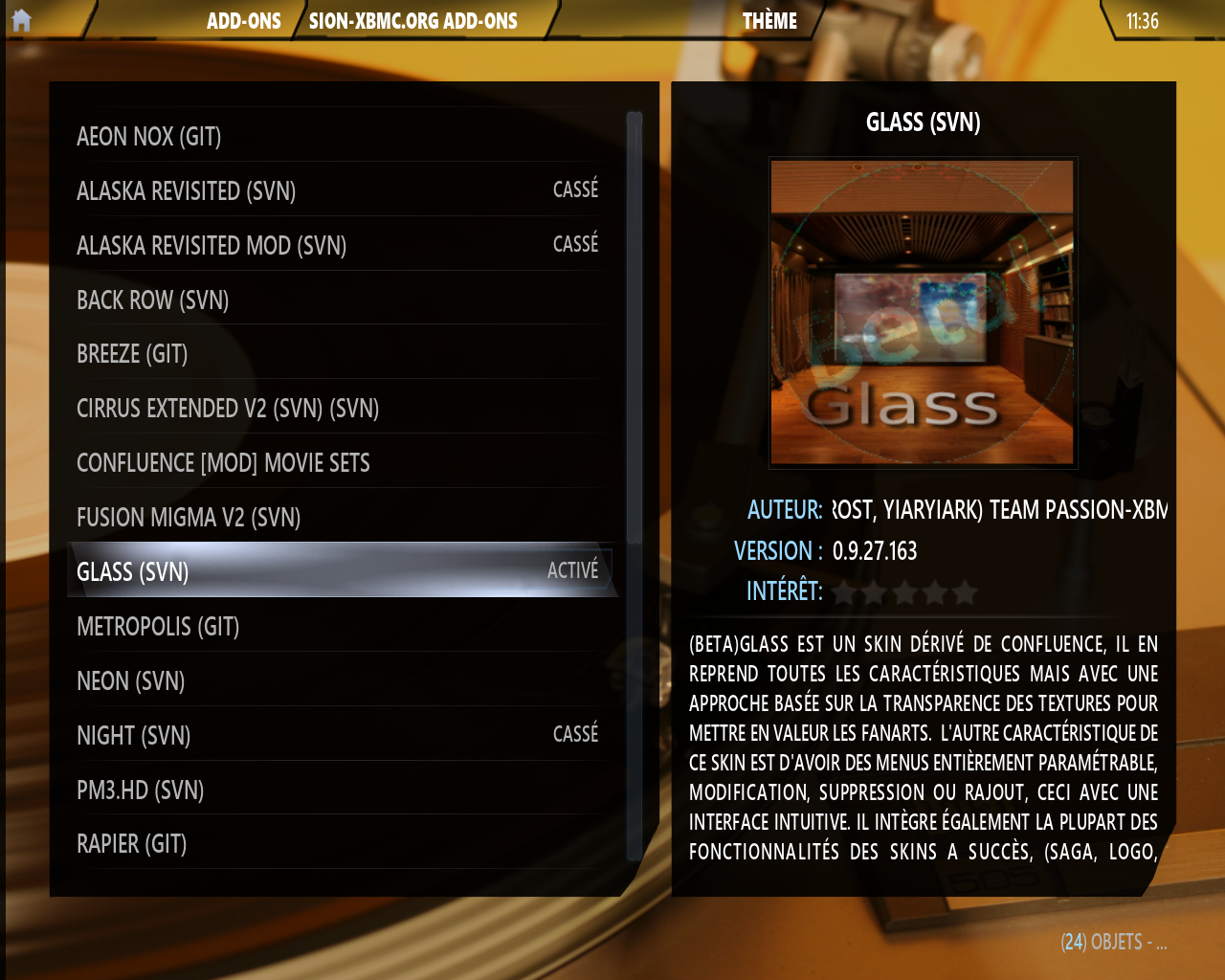Click the highlighted Glass (SVN) row
The height and width of the screenshot is (980, 1225).
(340, 571)
